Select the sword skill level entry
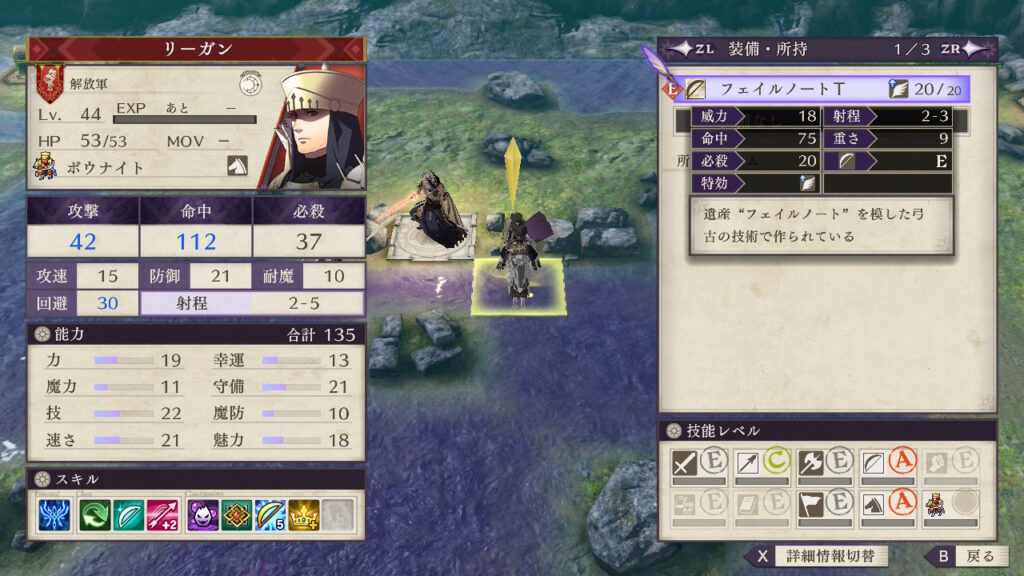 coord(700,465)
